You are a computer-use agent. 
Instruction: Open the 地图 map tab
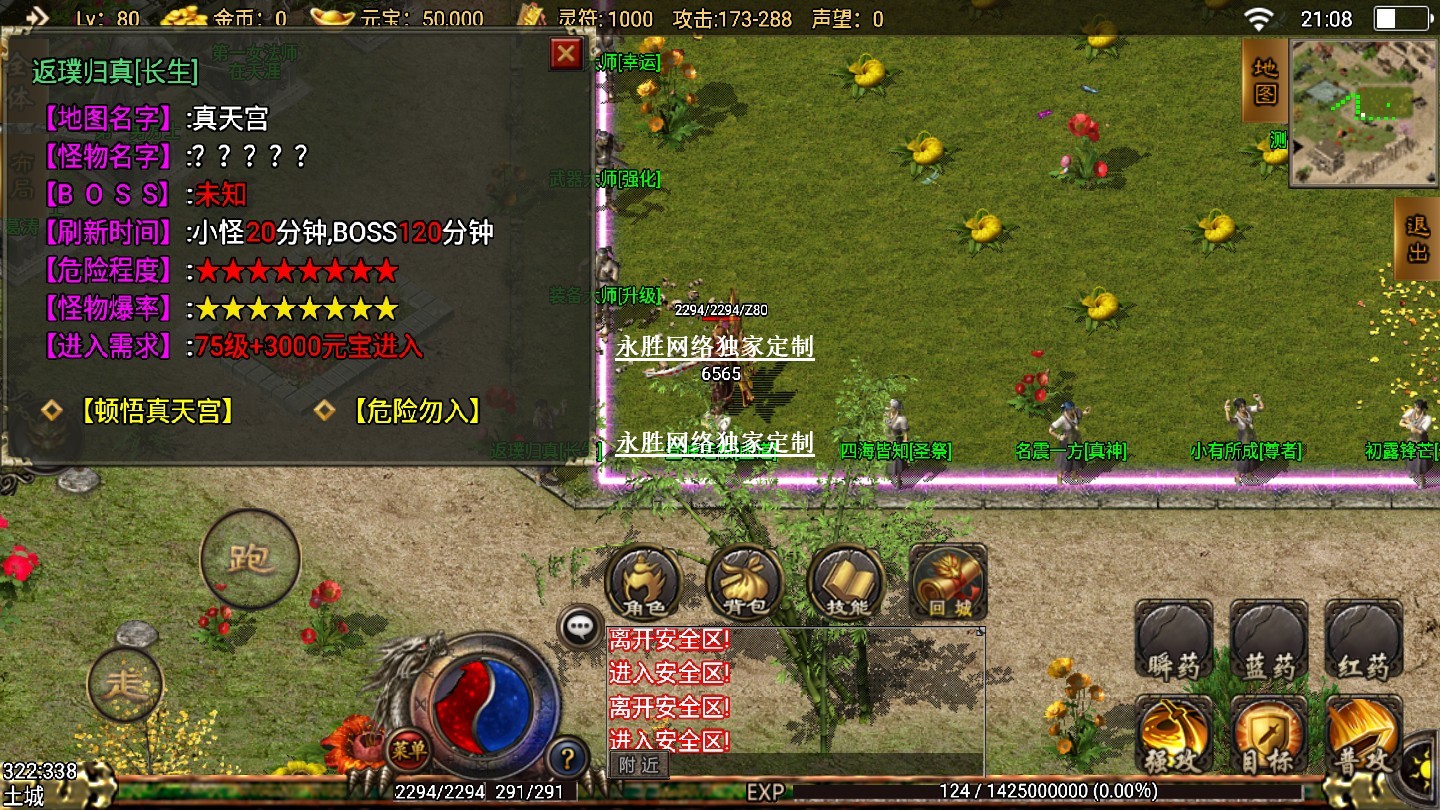1265,81
